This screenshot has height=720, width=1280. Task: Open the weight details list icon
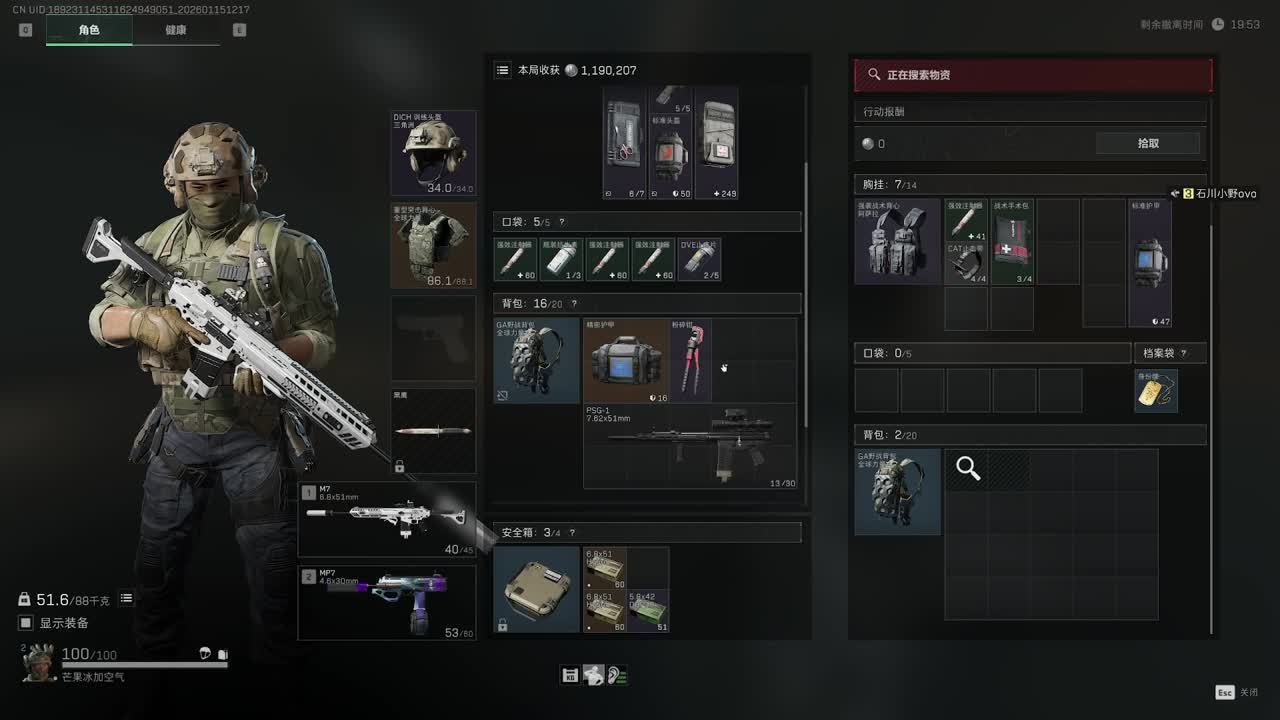click(x=127, y=599)
